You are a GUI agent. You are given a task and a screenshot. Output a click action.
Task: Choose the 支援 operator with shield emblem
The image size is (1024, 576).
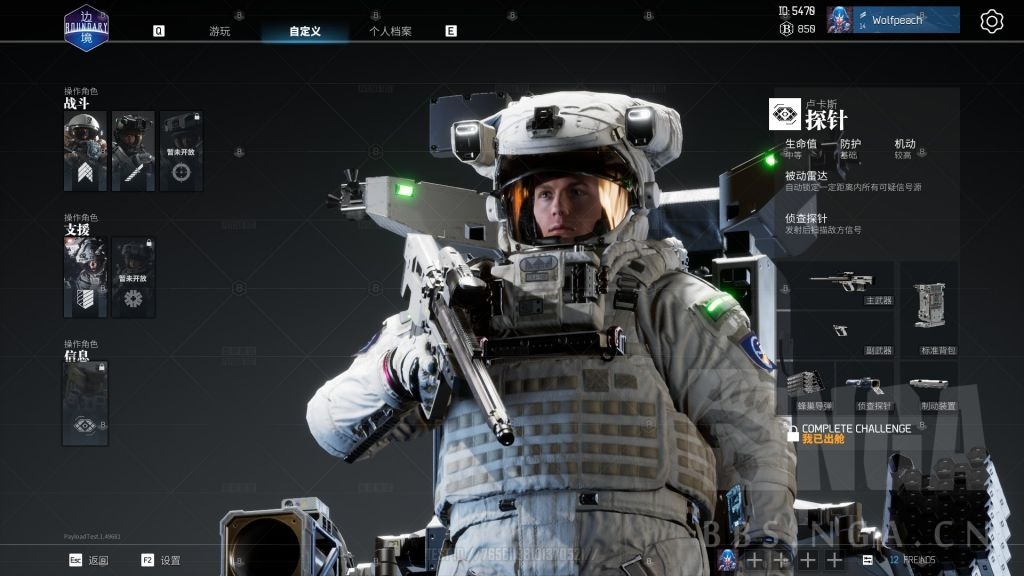point(85,277)
